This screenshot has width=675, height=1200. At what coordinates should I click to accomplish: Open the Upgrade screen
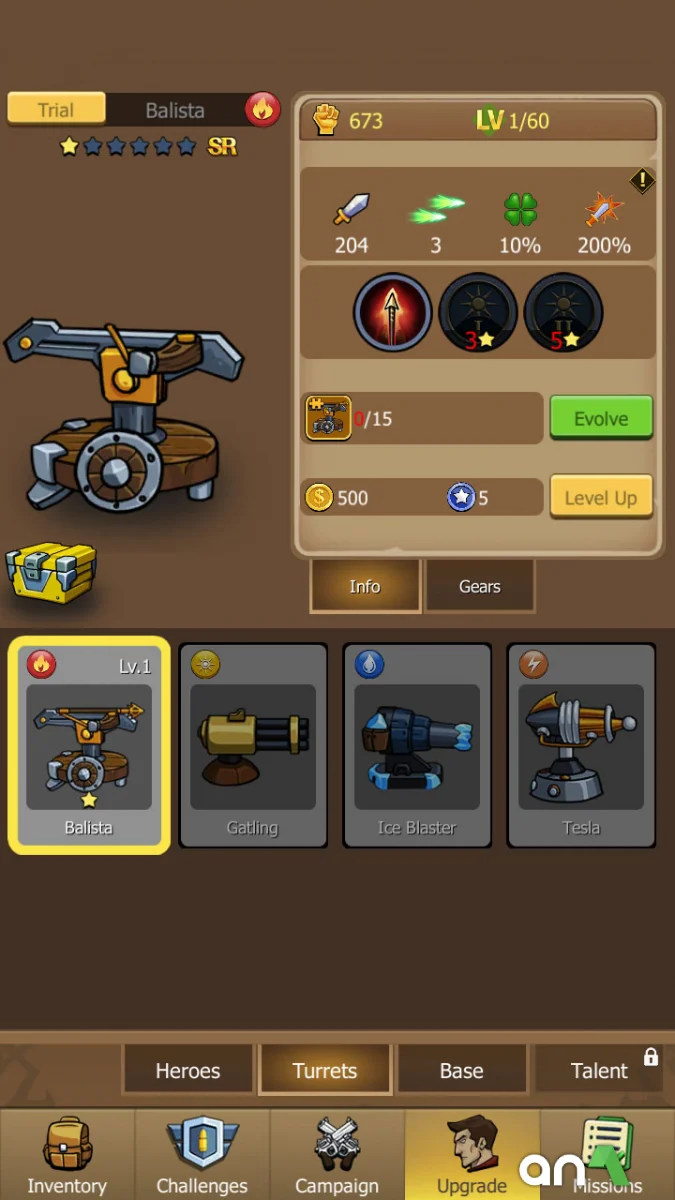coord(472,1155)
